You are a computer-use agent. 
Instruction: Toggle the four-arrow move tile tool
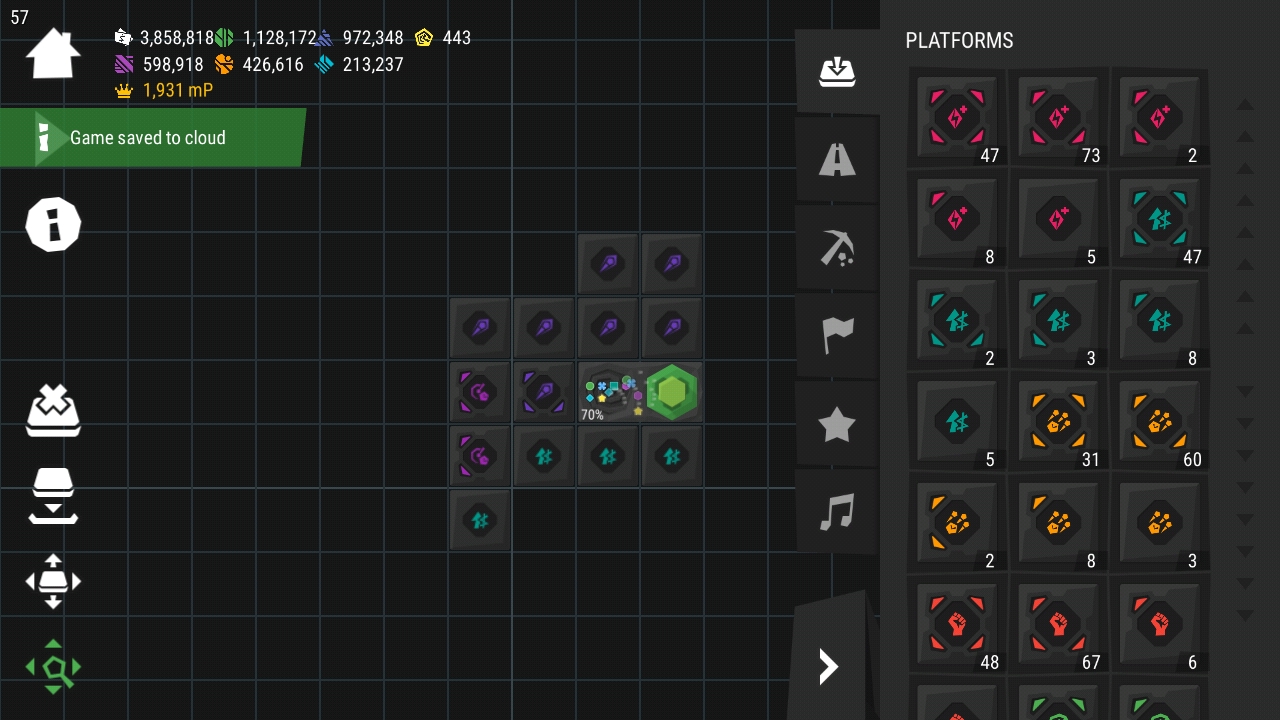pyautogui.click(x=53, y=581)
